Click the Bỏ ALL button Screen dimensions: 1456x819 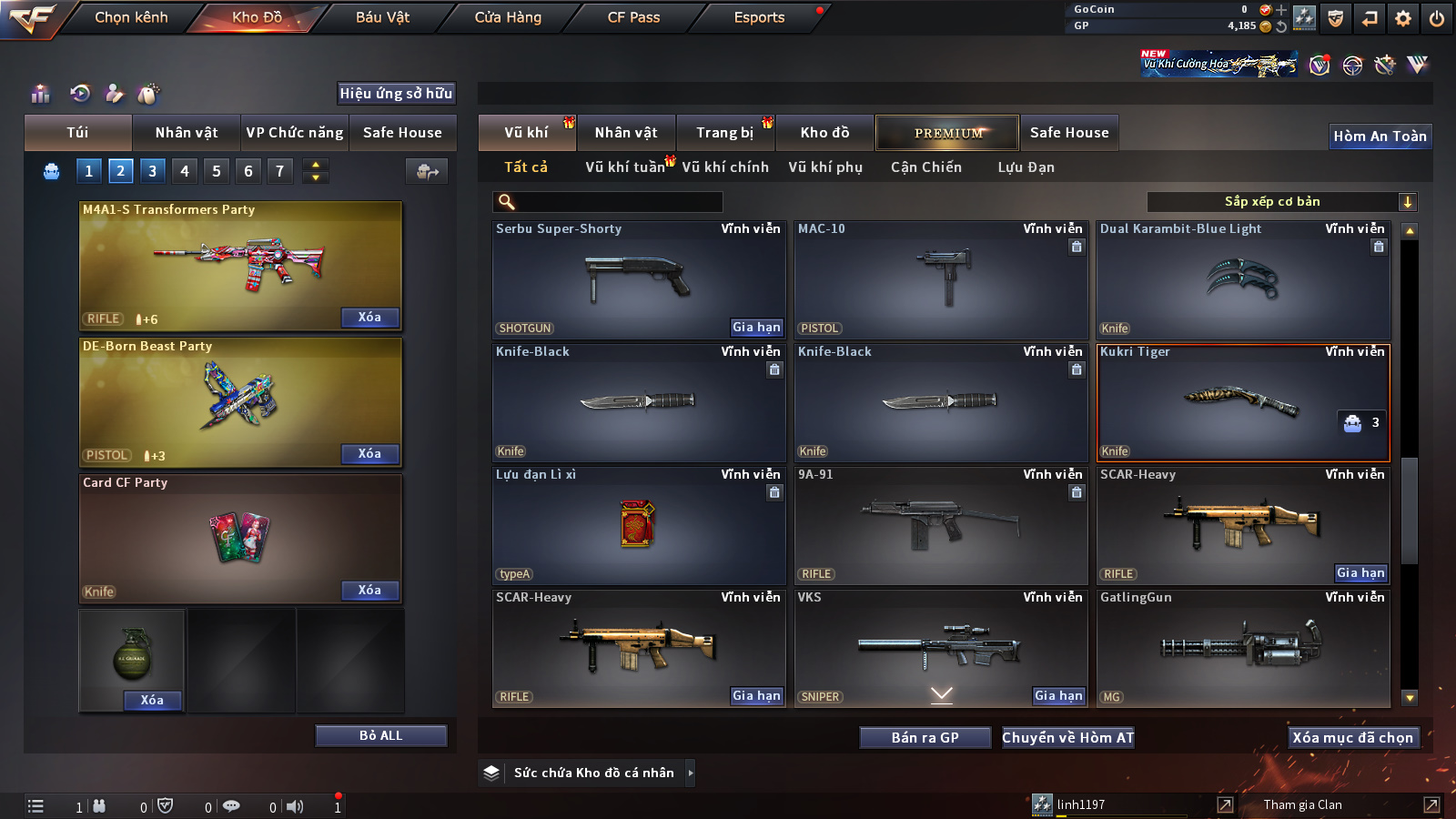[x=380, y=735]
